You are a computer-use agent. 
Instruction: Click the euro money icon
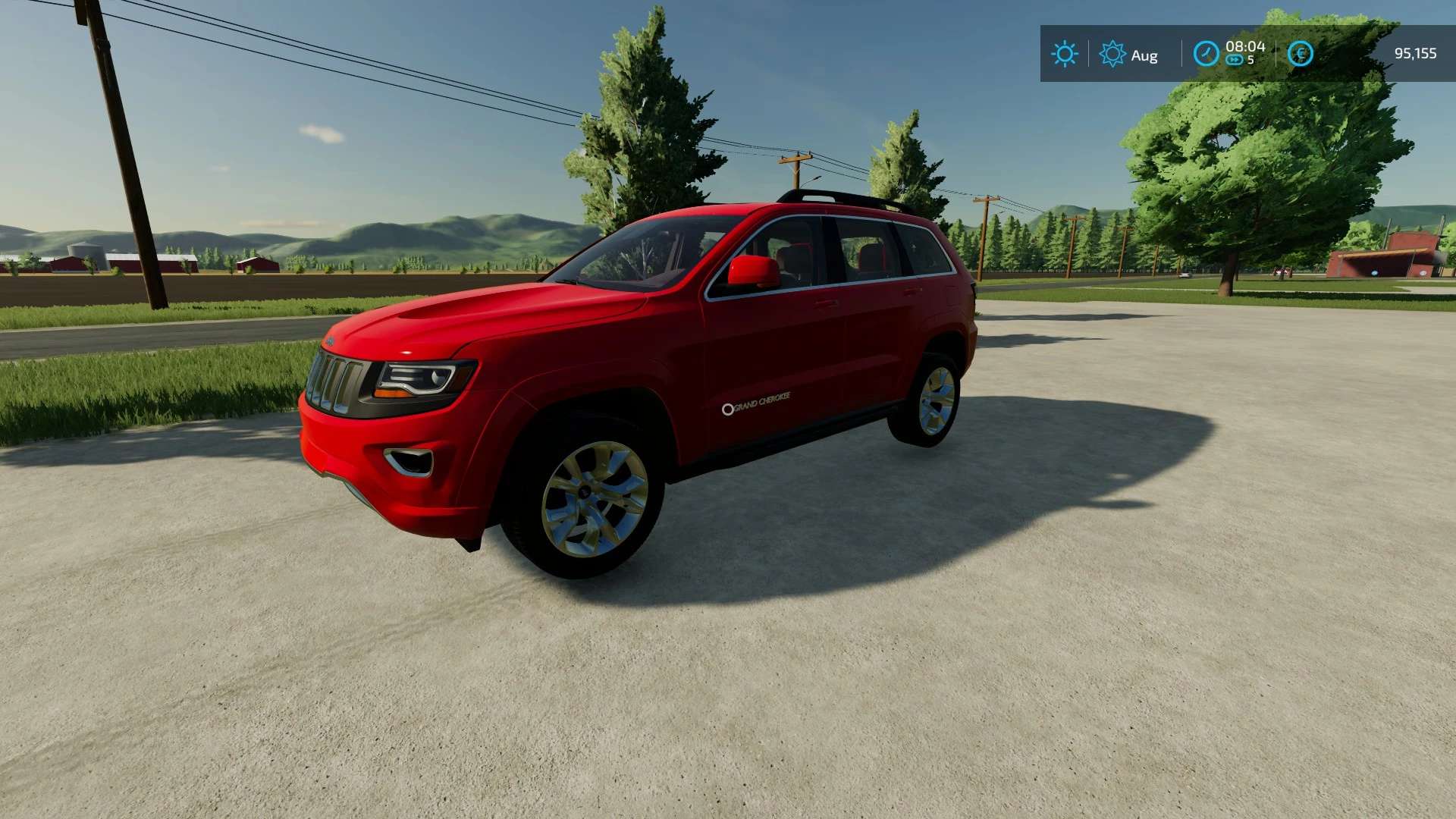tap(1300, 54)
